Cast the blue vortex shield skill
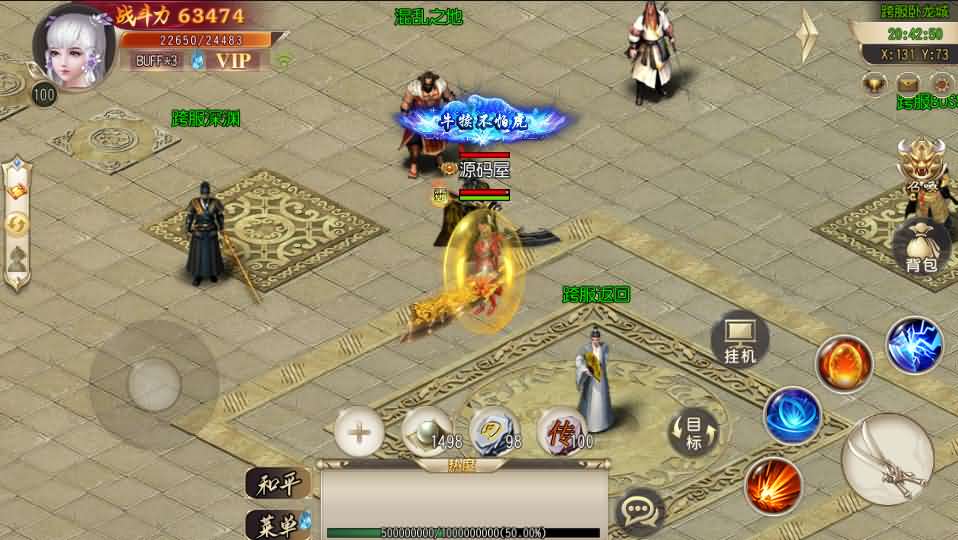 pos(793,414)
